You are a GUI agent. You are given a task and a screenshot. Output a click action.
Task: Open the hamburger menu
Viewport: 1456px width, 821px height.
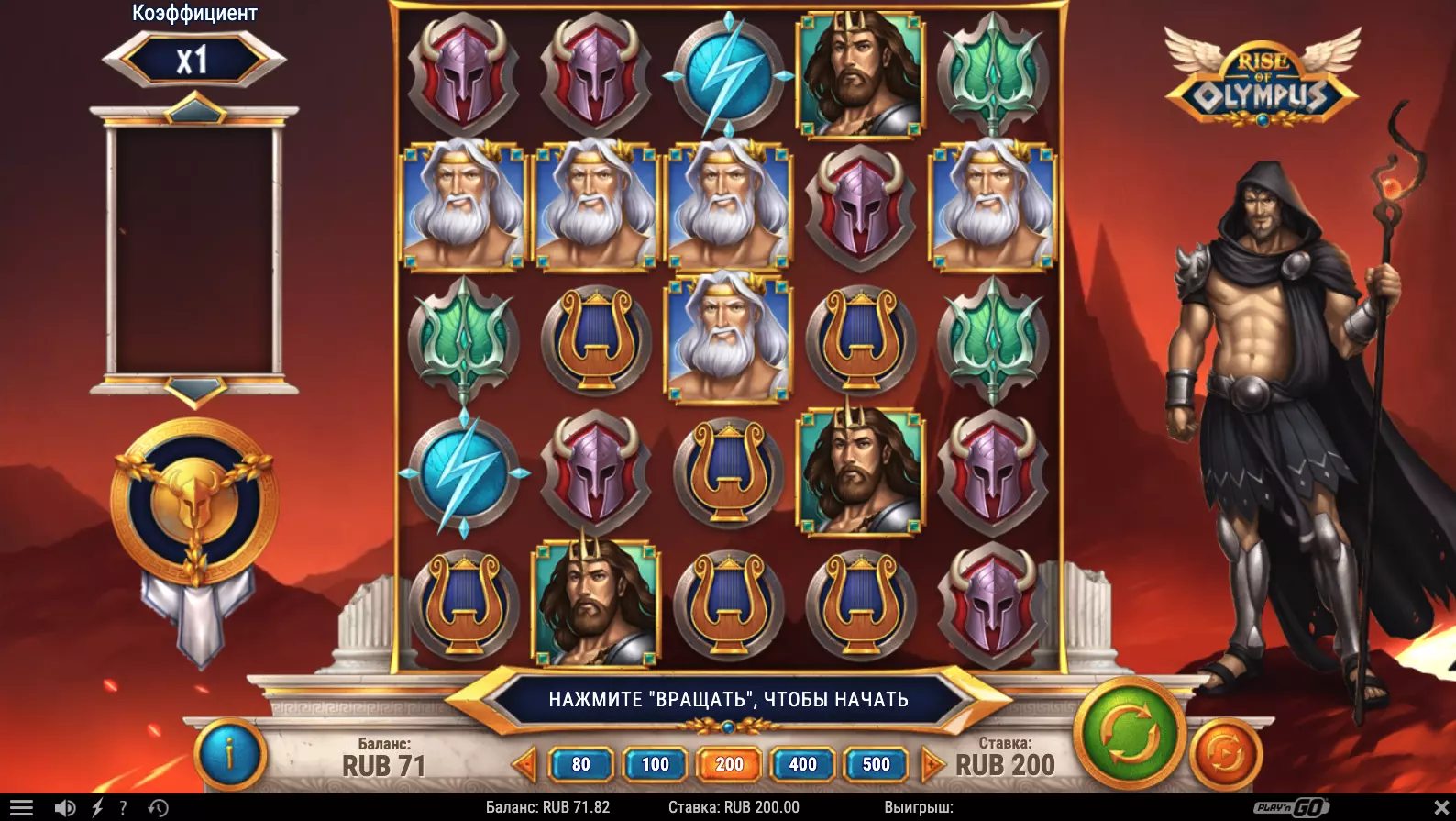(x=20, y=808)
